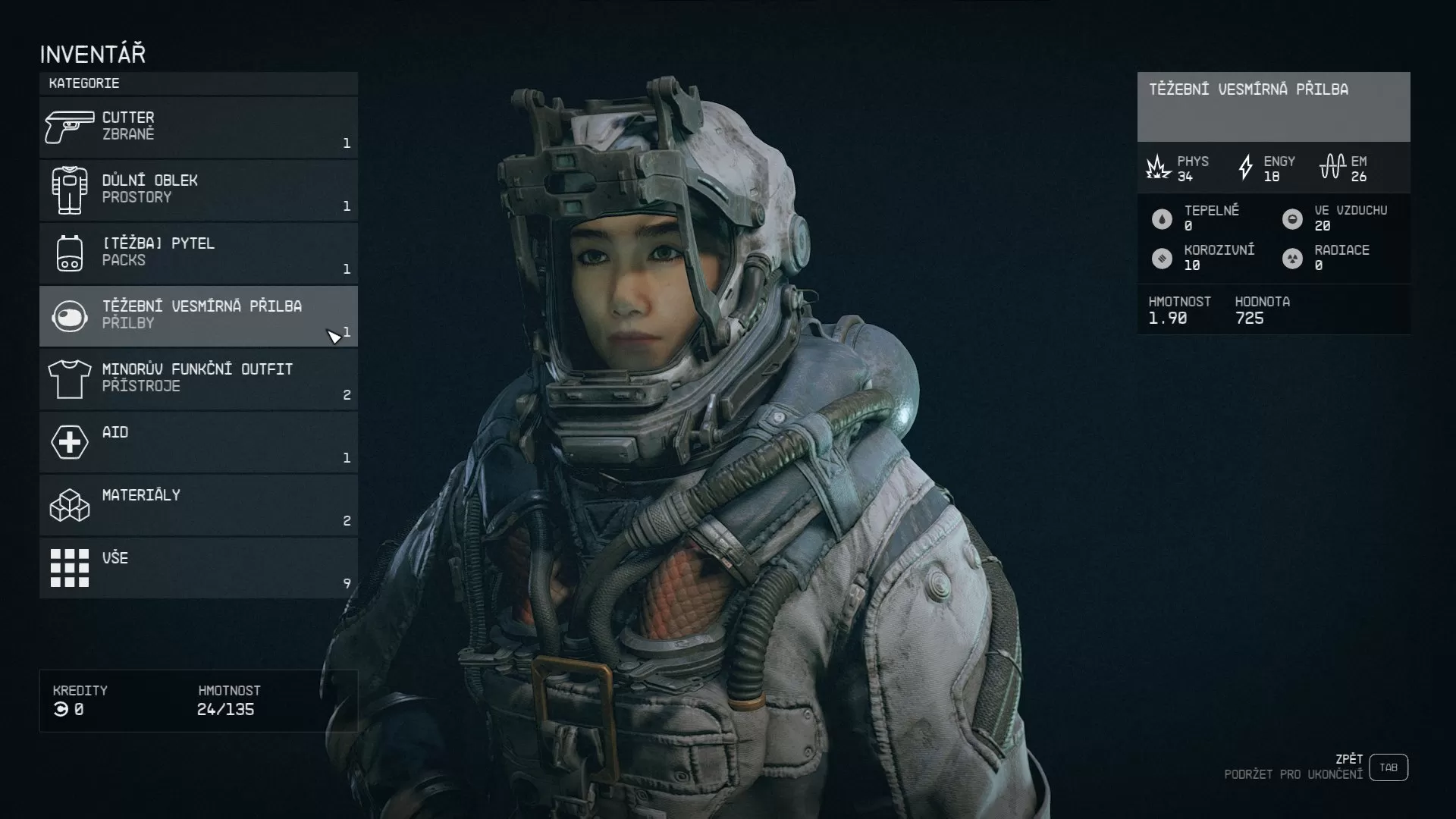Image resolution: width=1456 pixels, height=819 pixels.
Task: View all items with Vše
Action: click(x=198, y=568)
